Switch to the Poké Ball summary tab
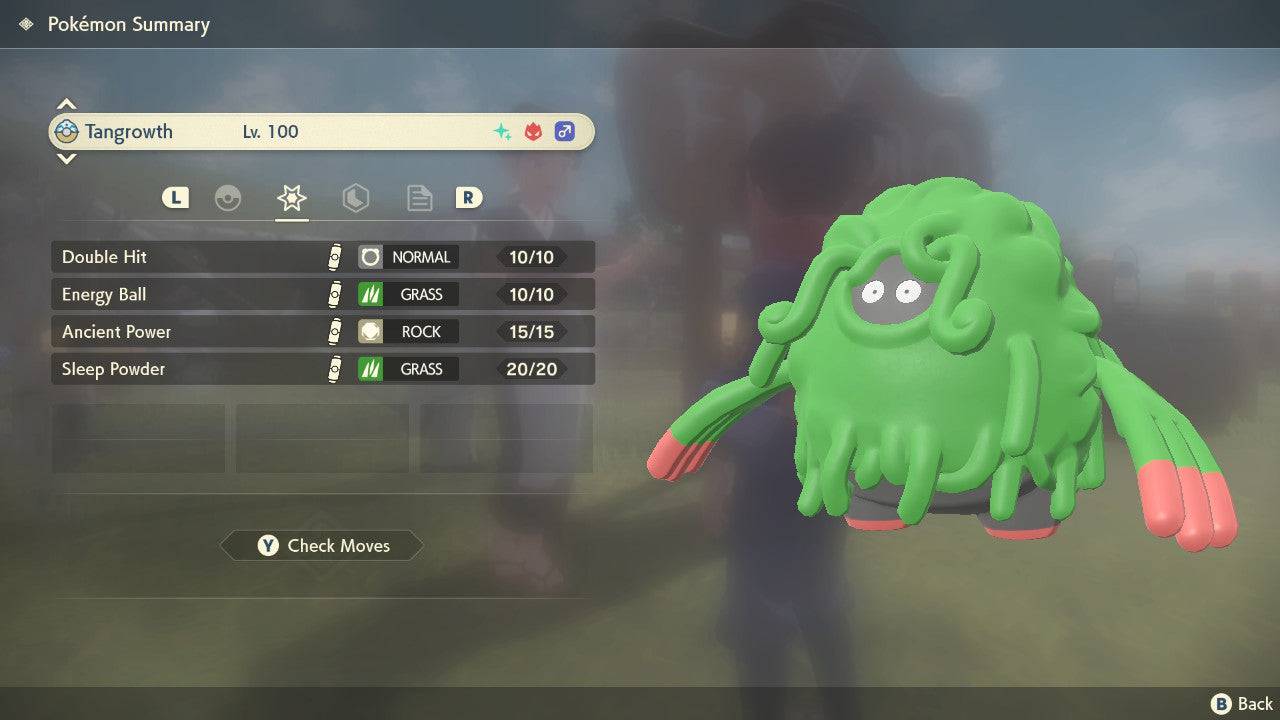Screen dimensions: 1280x720 tap(228, 198)
